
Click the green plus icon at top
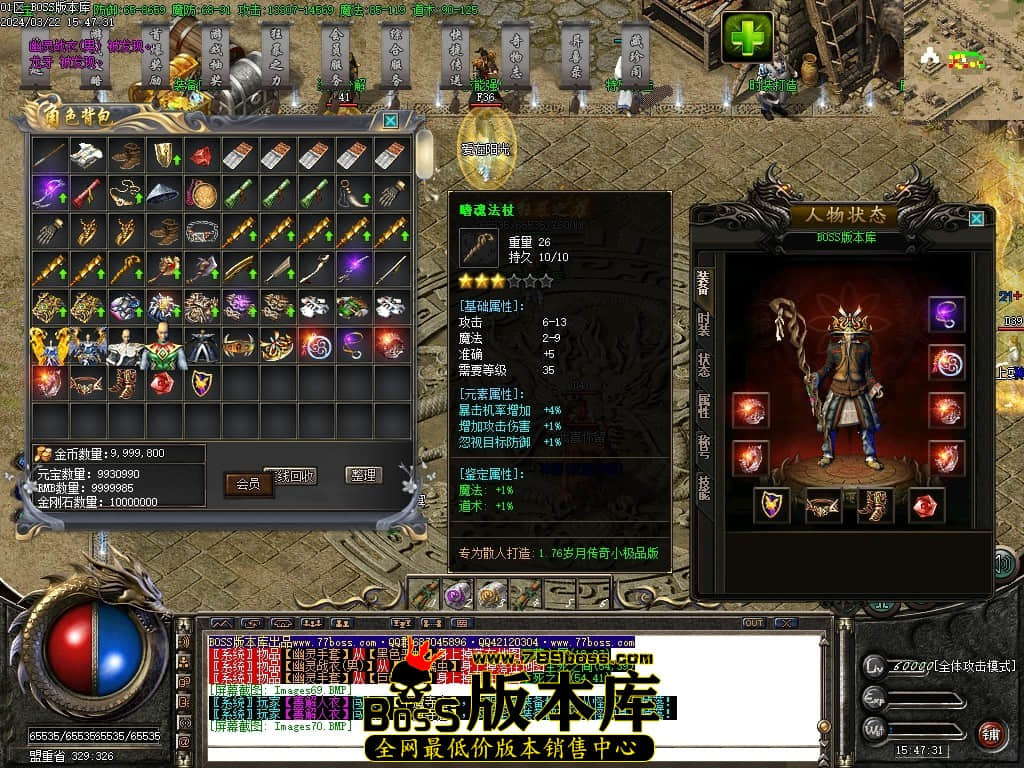tap(747, 37)
